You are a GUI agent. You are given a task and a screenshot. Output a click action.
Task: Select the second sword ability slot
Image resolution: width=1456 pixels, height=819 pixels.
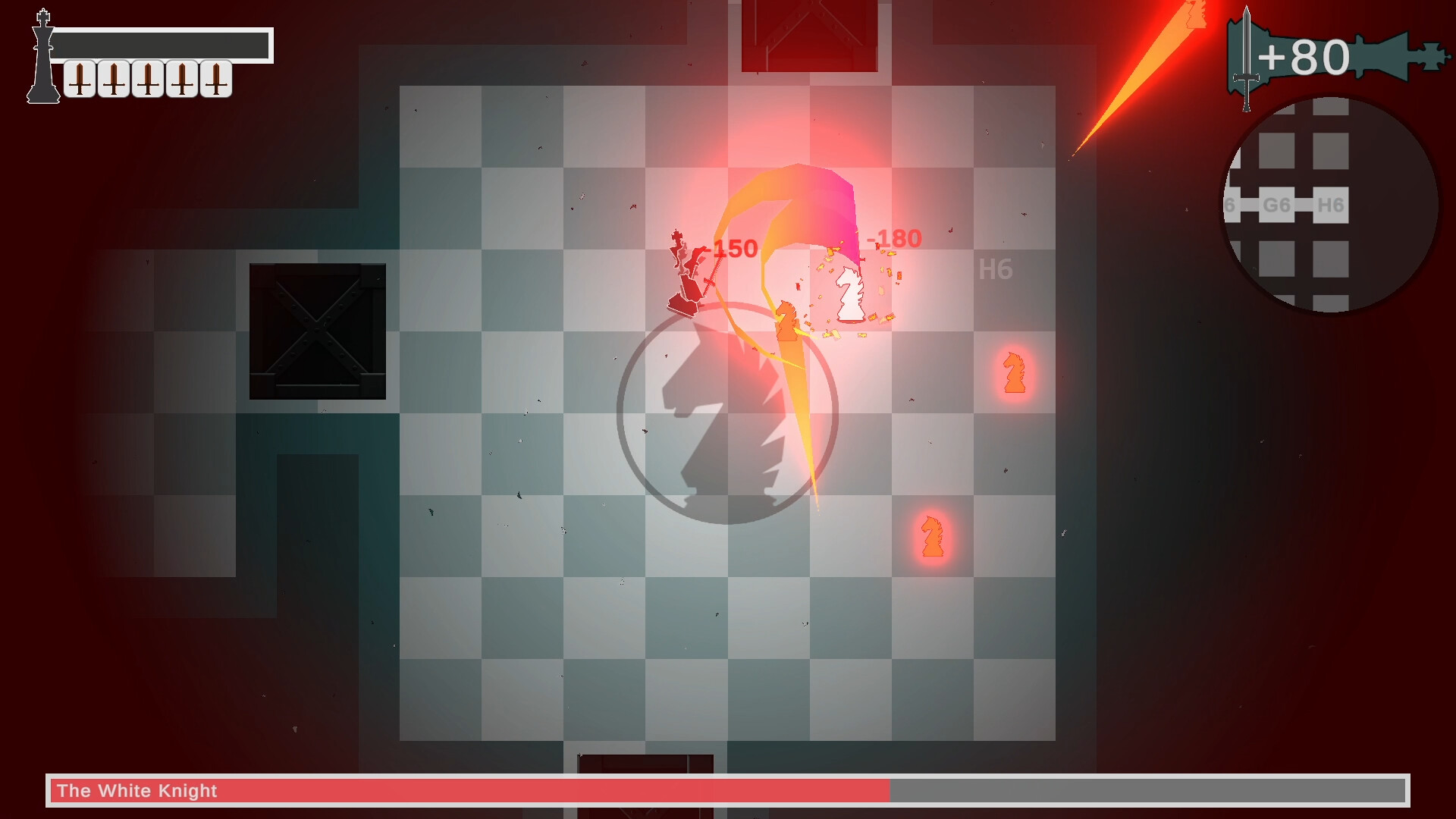tap(113, 79)
